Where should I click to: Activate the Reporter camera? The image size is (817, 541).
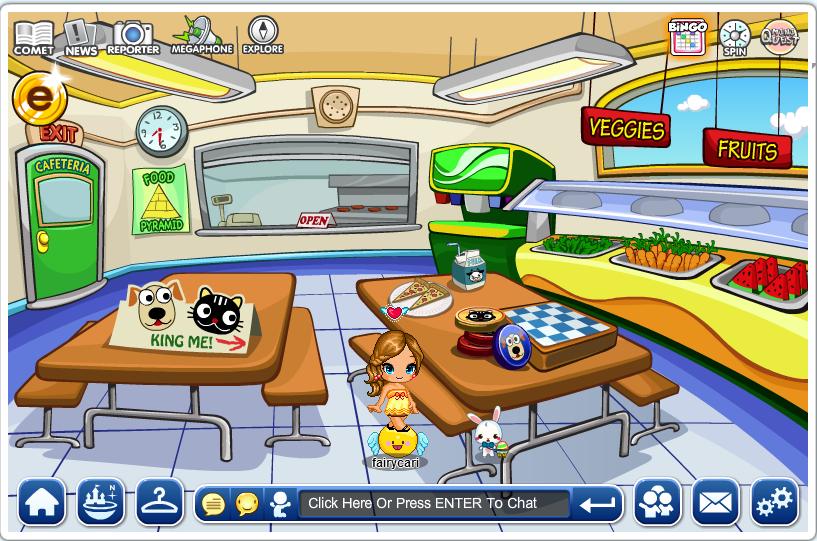(132, 37)
